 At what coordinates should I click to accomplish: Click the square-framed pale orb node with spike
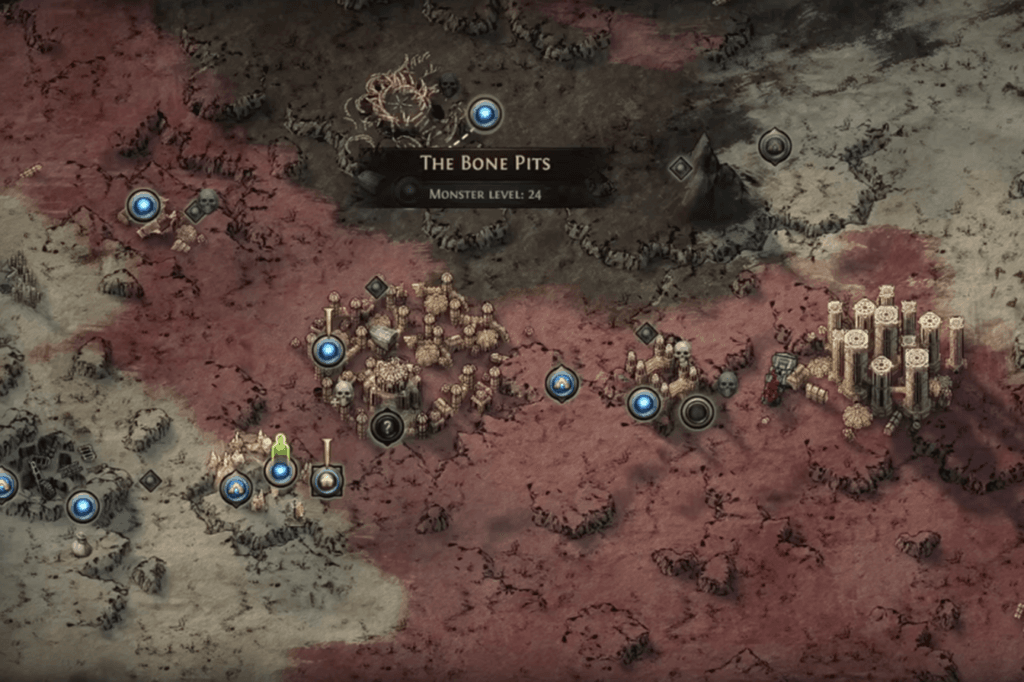point(326,481)
